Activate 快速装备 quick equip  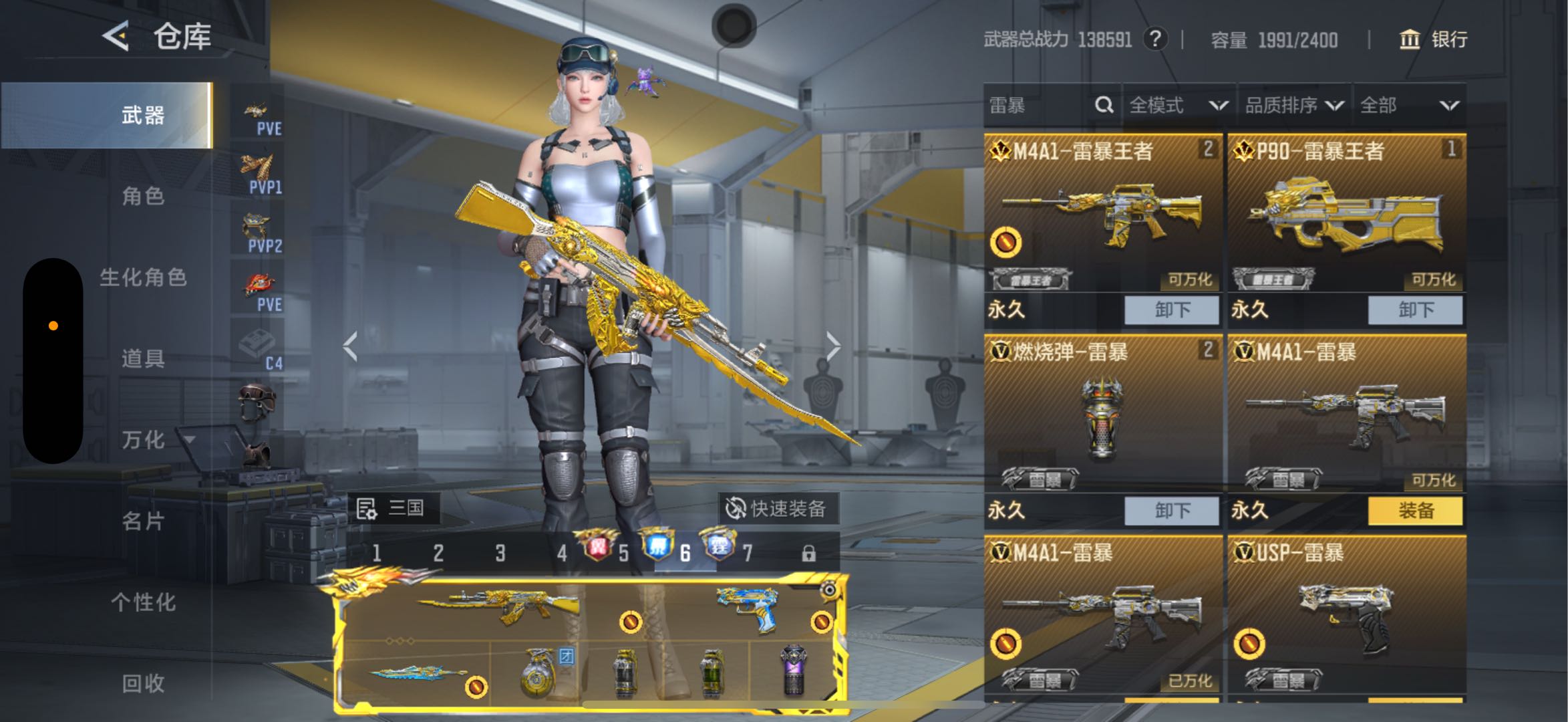point(776,509)
